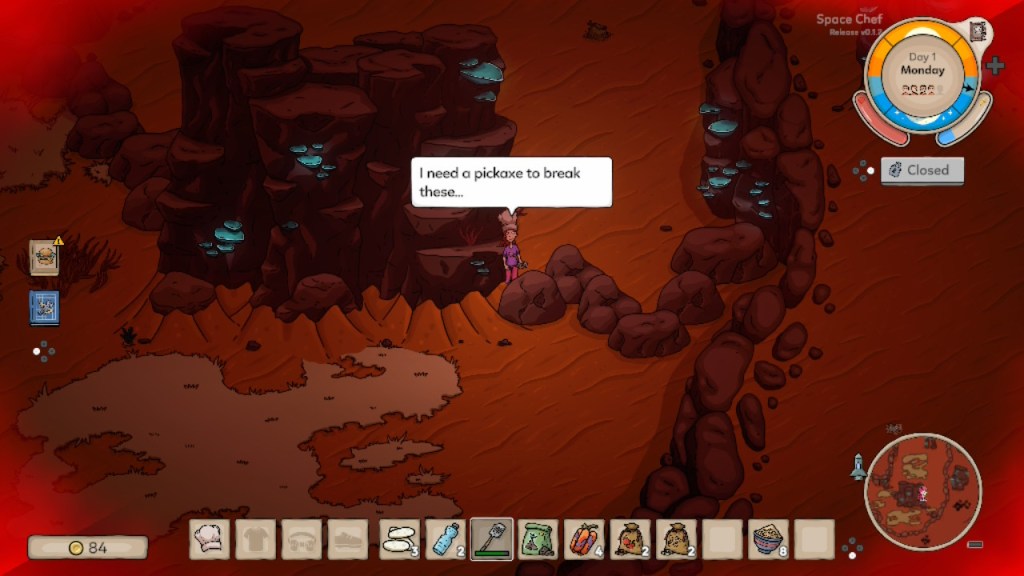Select the noodle bowl hotbar slot
The width and height of the screenshot is (1024, 576).
click(769, 539)
